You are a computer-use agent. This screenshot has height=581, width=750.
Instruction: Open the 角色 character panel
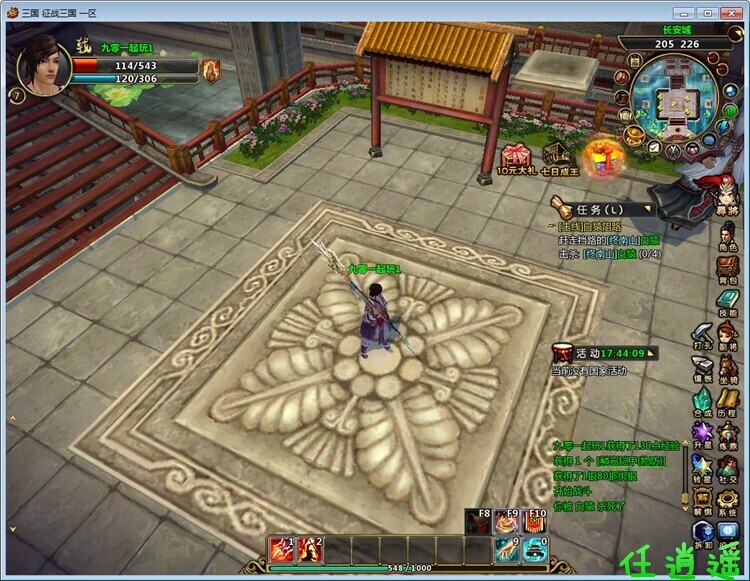(x=727, y=234)
